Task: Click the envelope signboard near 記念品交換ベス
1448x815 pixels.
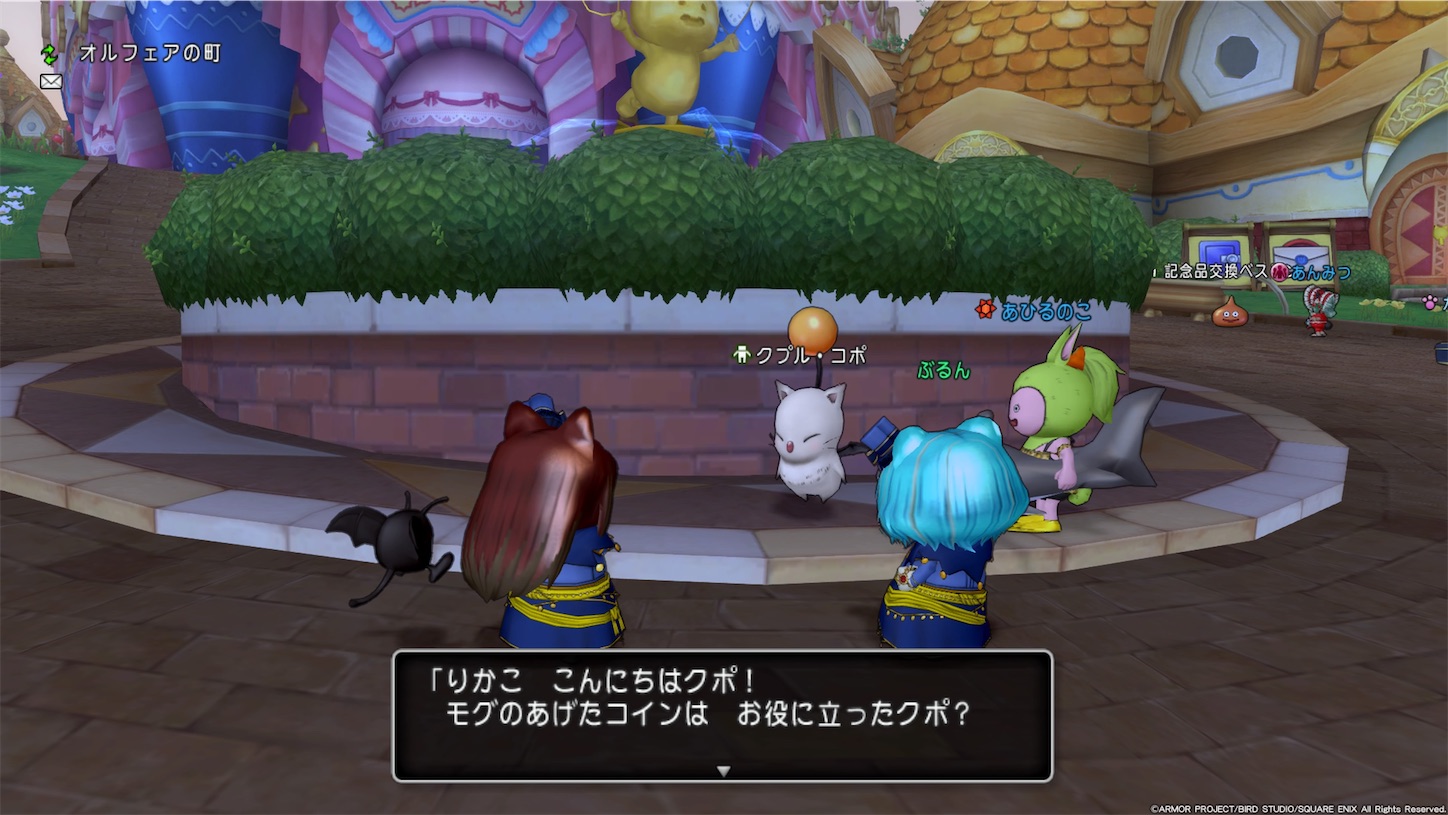Action: click(1302, 255)
